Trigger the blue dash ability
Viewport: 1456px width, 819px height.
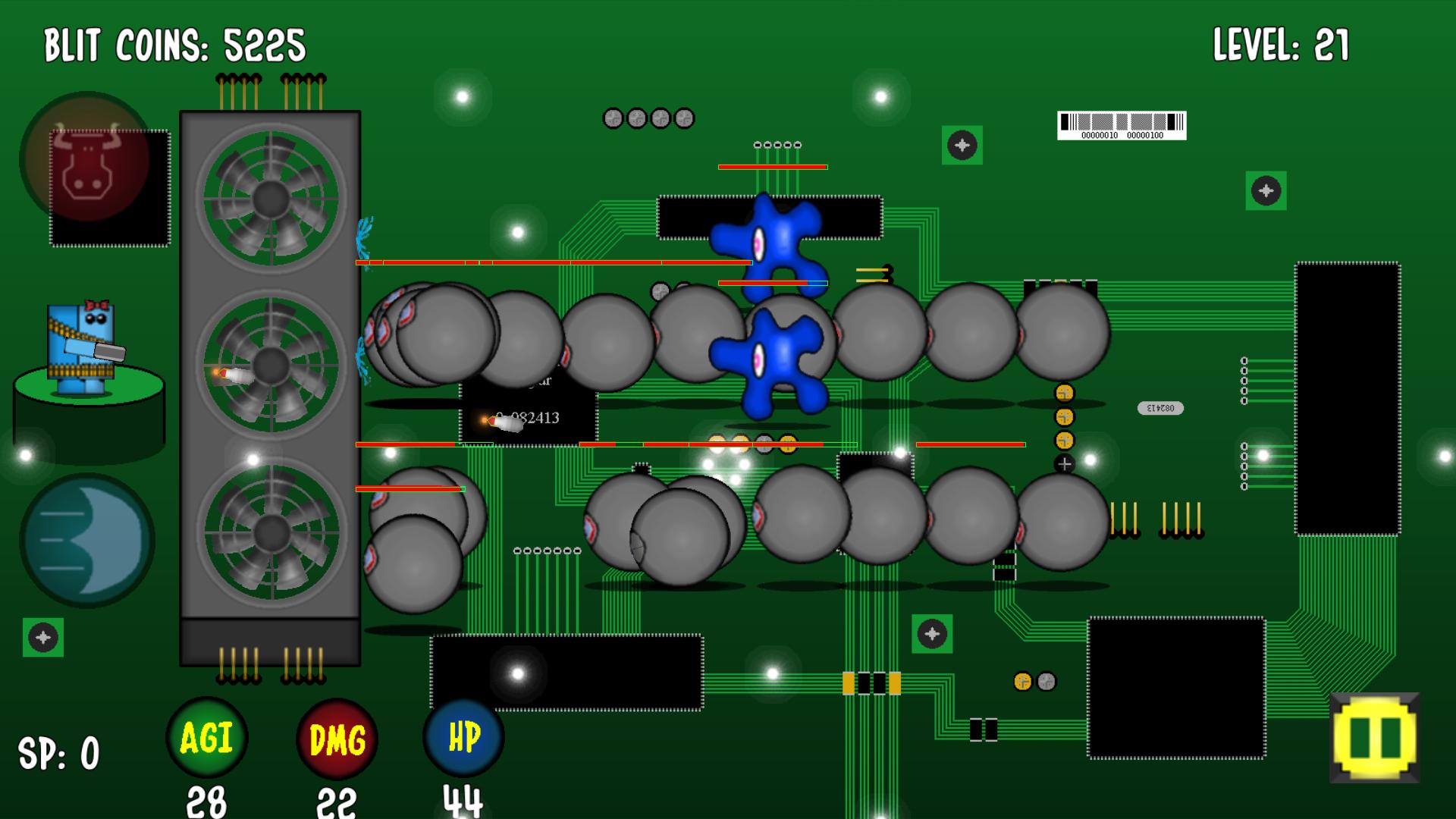click(87, 540)
